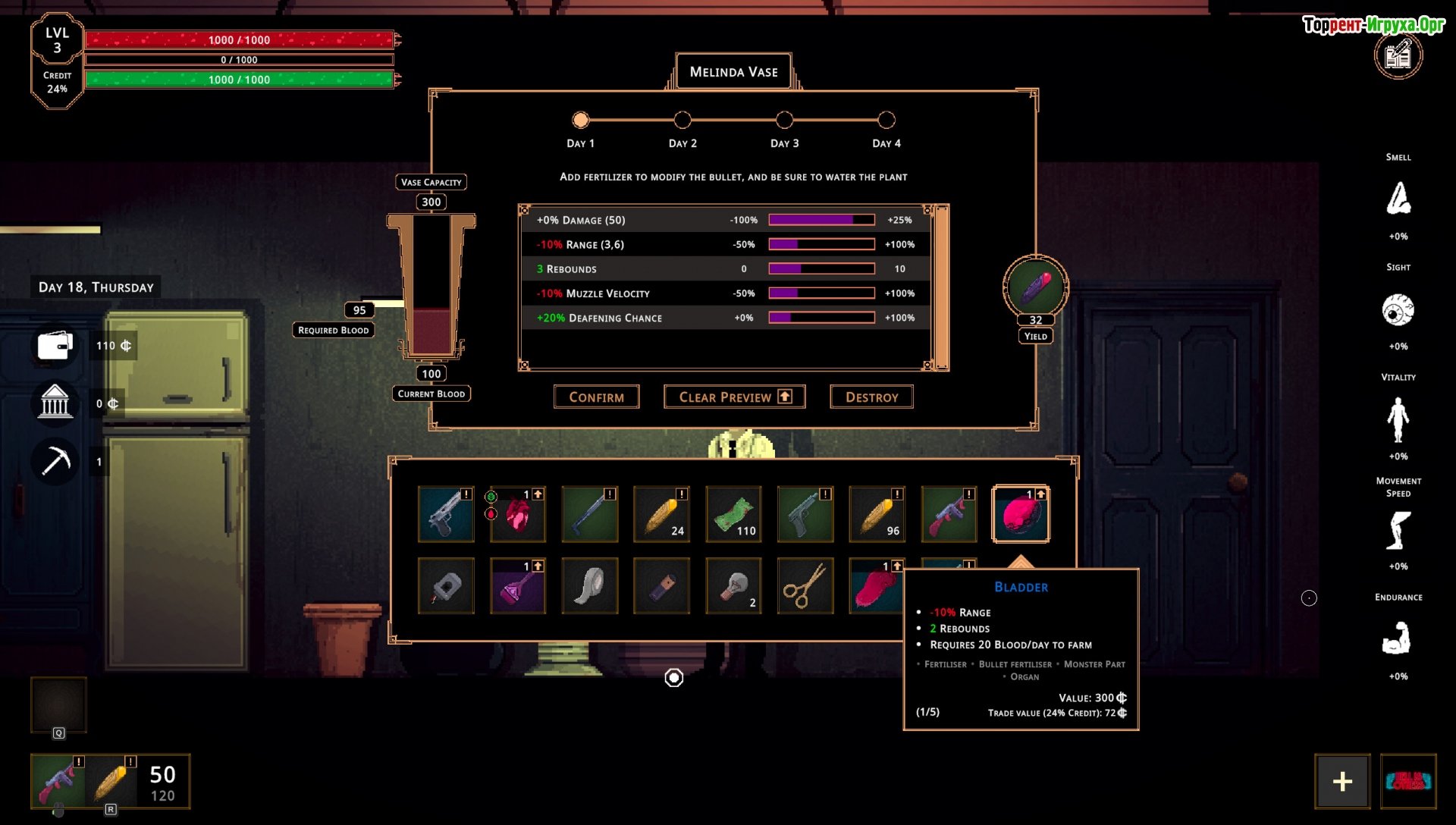Select the Bladder organ slot

pos(1021,514)
